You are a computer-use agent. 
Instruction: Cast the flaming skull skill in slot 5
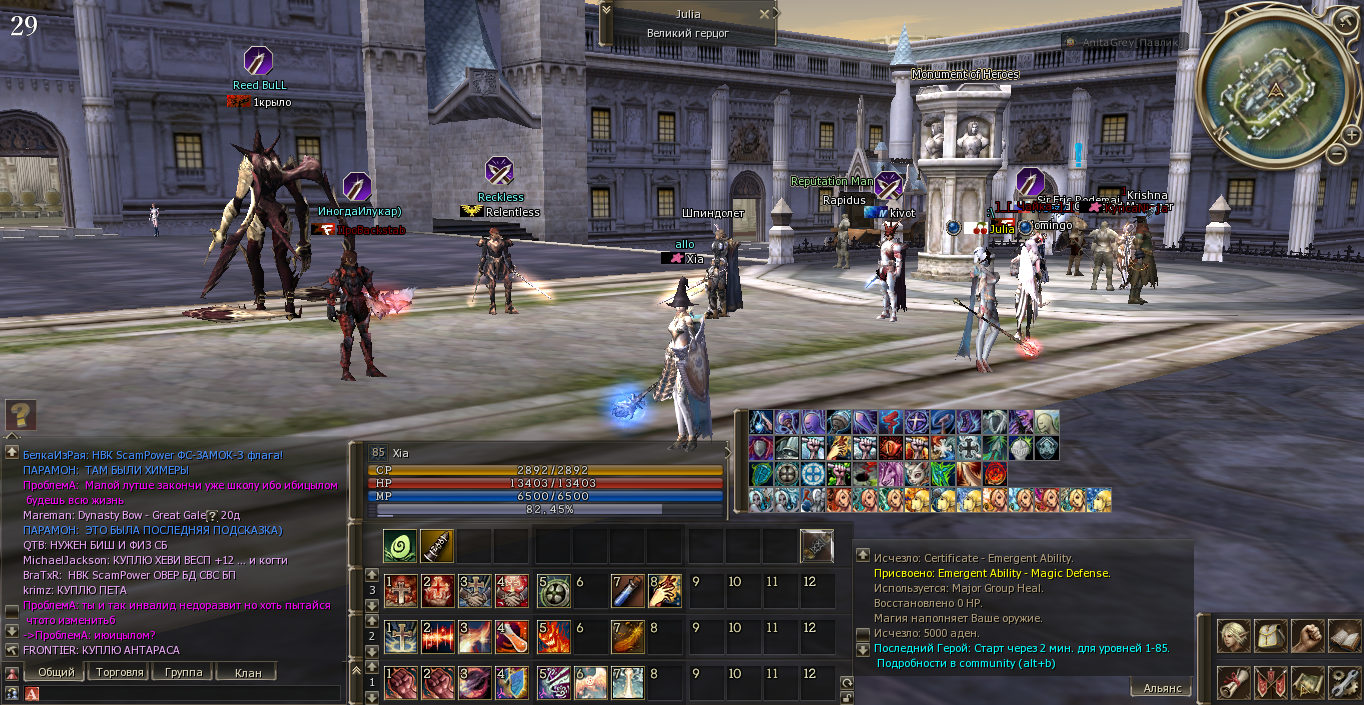[553, 637]
